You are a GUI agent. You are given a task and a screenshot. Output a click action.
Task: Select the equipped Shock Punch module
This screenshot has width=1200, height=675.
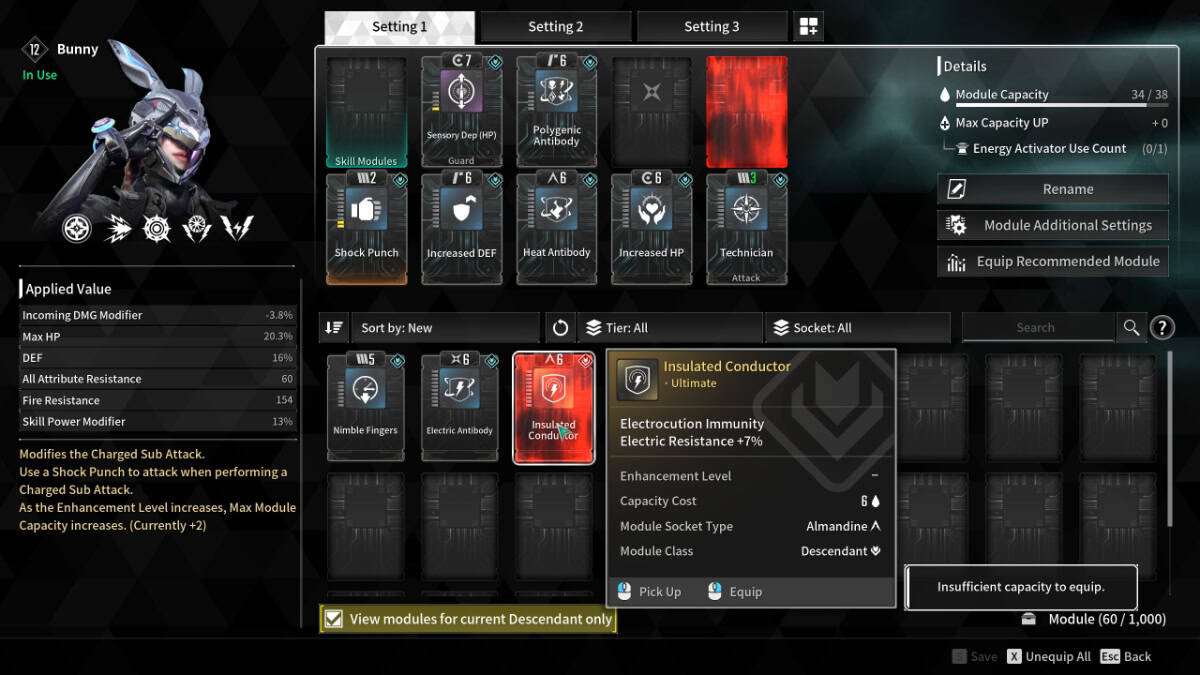pos(366,229)
